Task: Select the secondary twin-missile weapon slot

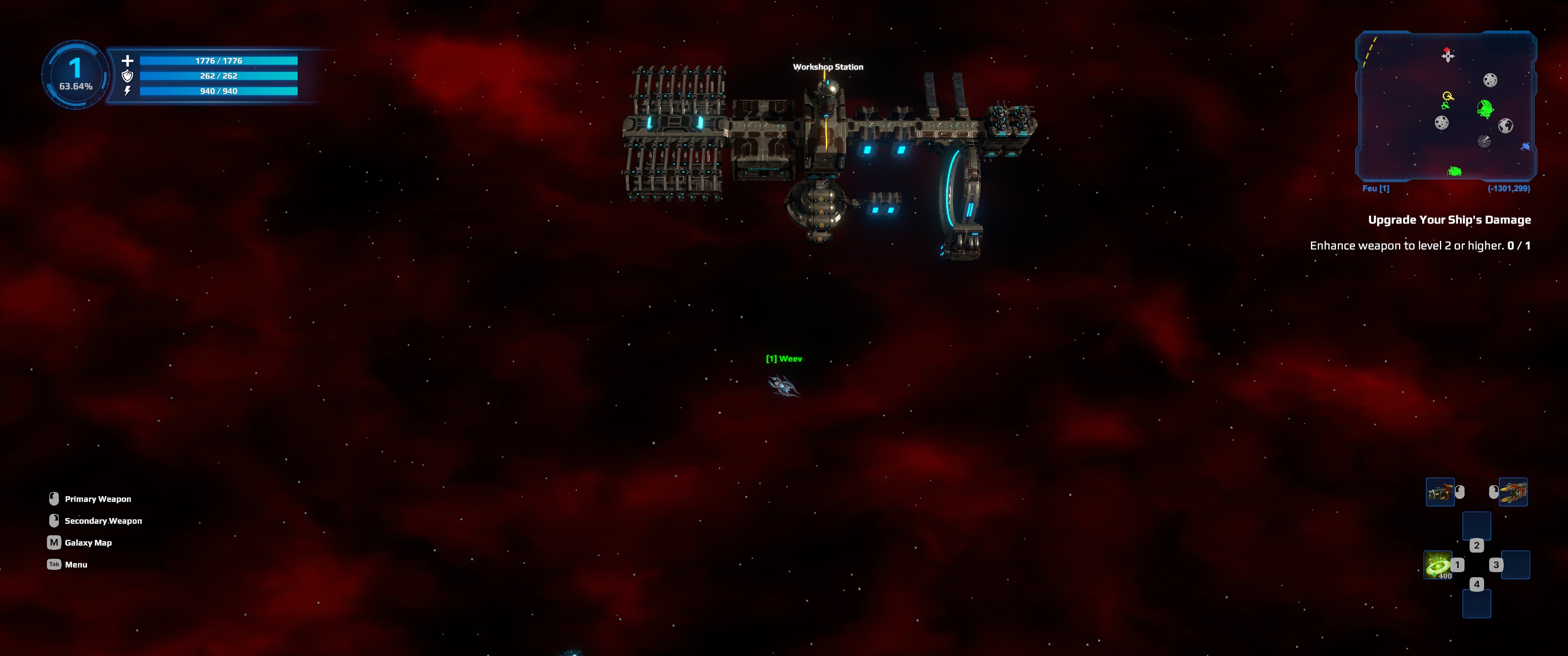Action: [1513, 492]
